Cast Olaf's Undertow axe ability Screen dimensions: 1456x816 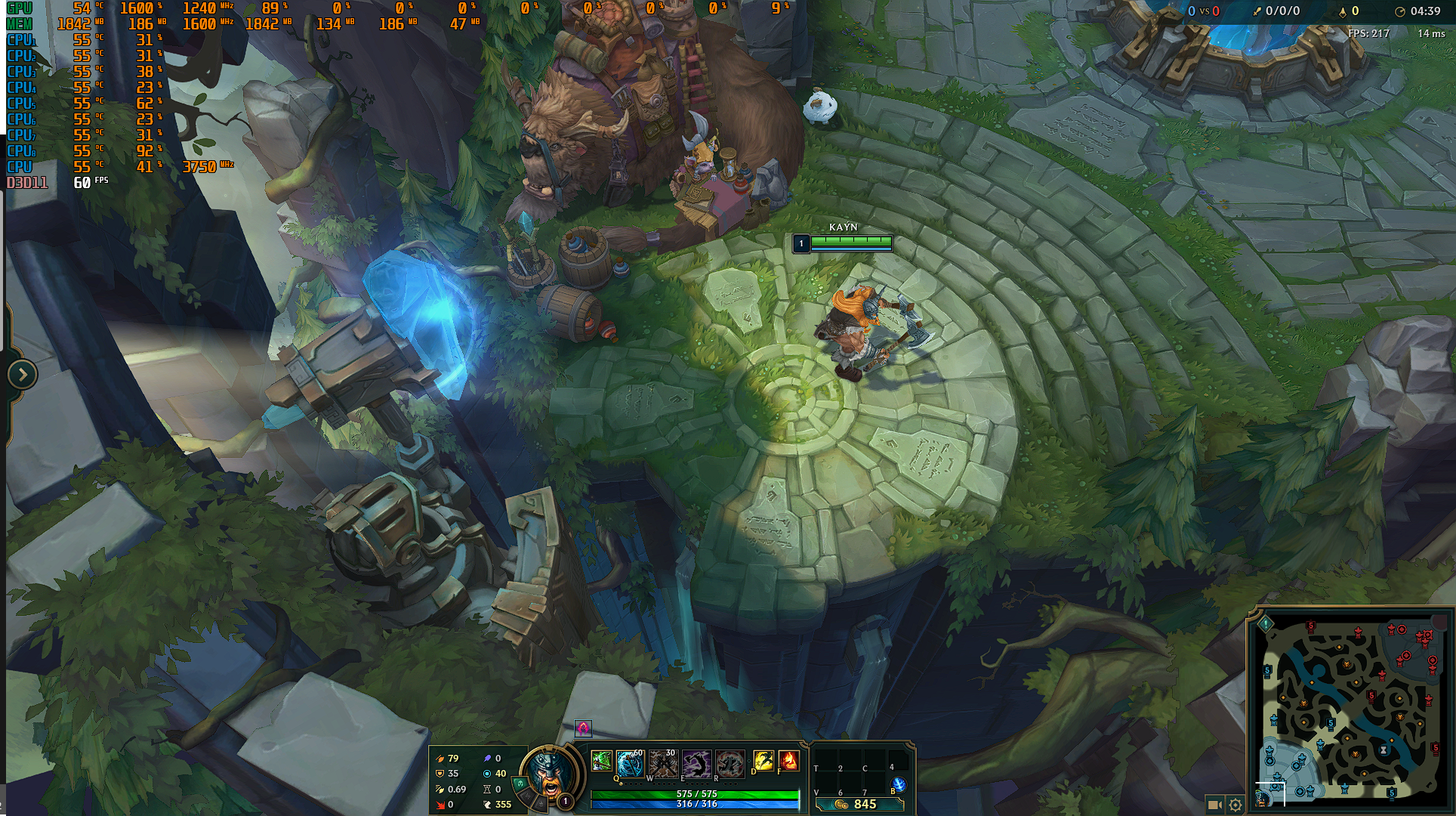click(629, 764)
